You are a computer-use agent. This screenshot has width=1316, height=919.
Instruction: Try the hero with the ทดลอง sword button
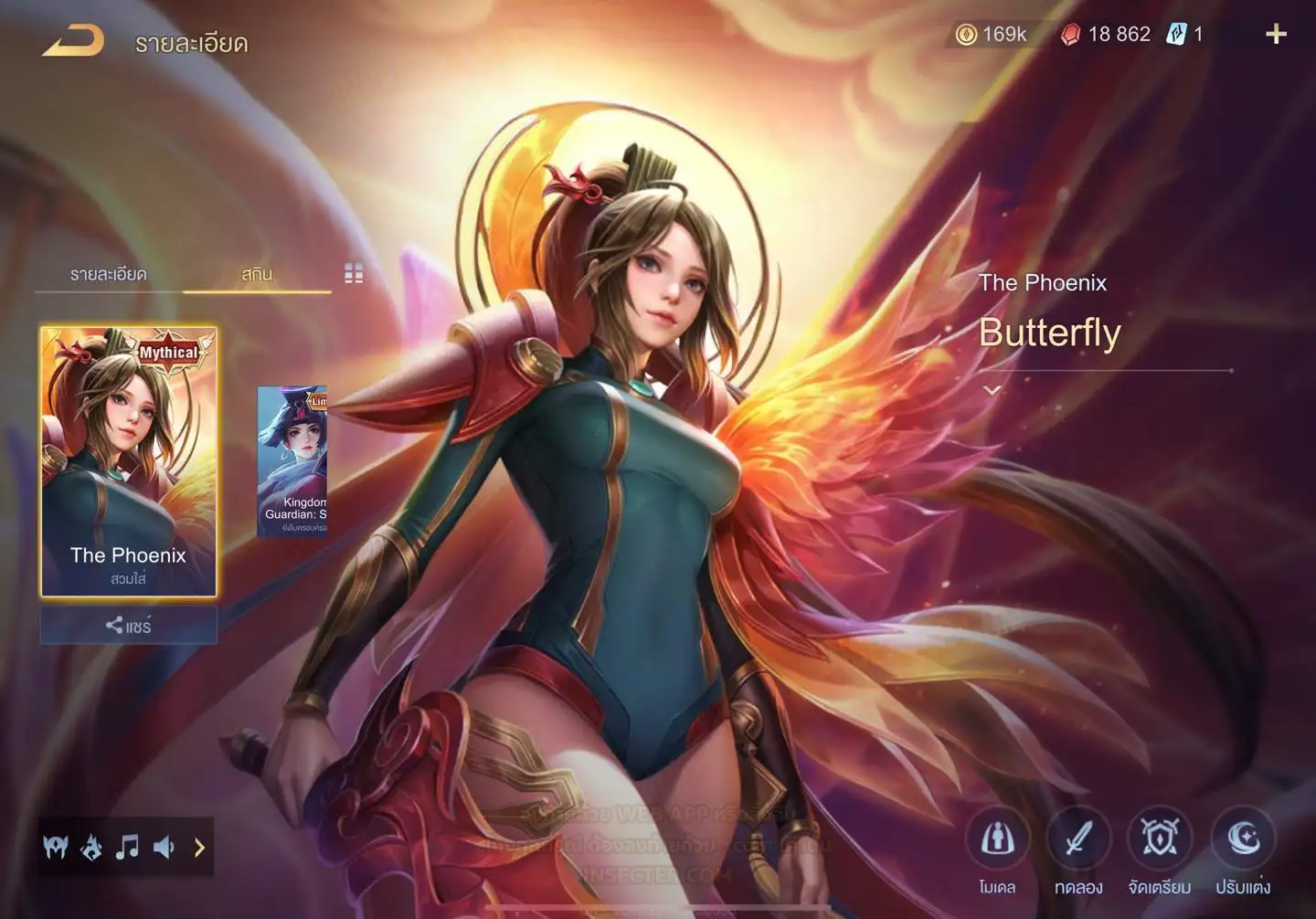pyautogui.click(x=1078, y=839)
